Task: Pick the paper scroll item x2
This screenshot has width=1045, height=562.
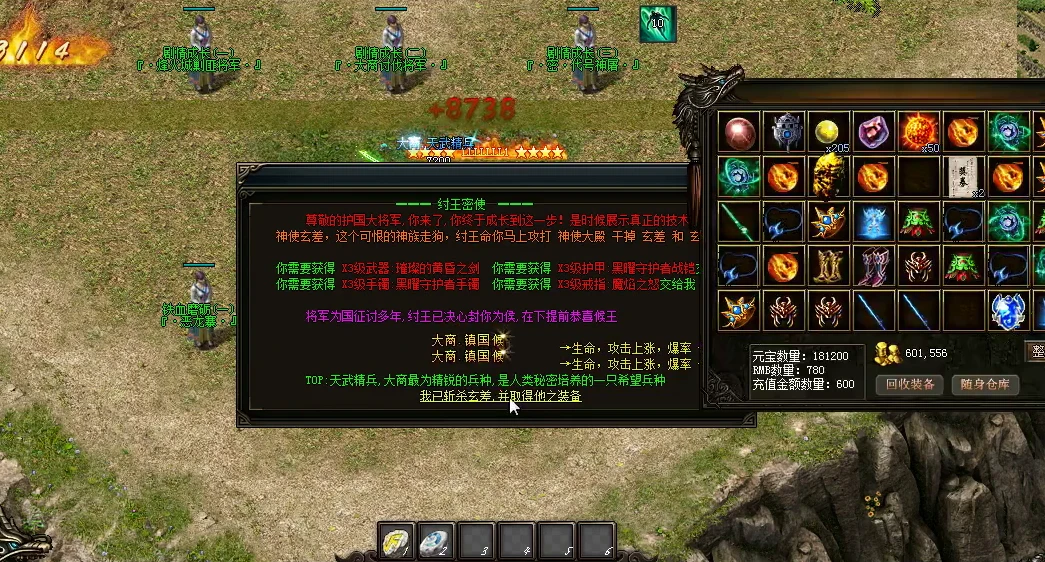Action: click(x=964, y=176)
